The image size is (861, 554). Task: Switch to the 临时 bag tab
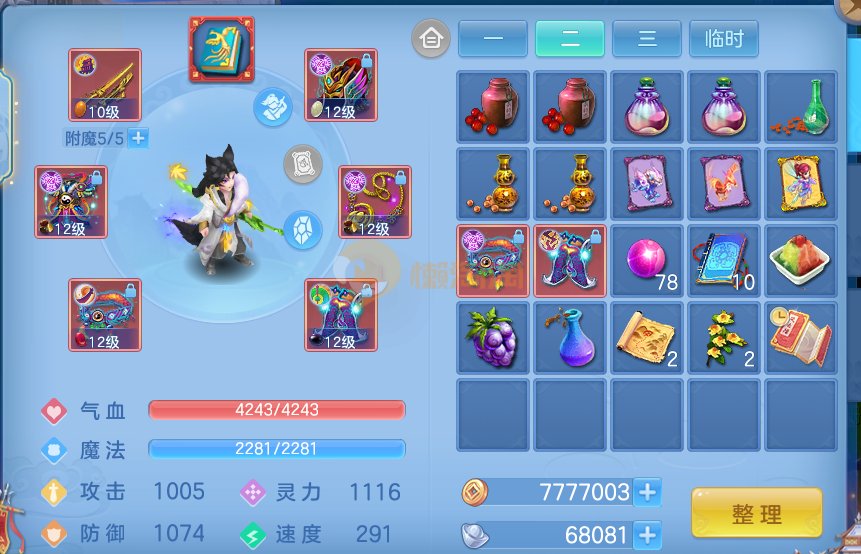(723, 39)
